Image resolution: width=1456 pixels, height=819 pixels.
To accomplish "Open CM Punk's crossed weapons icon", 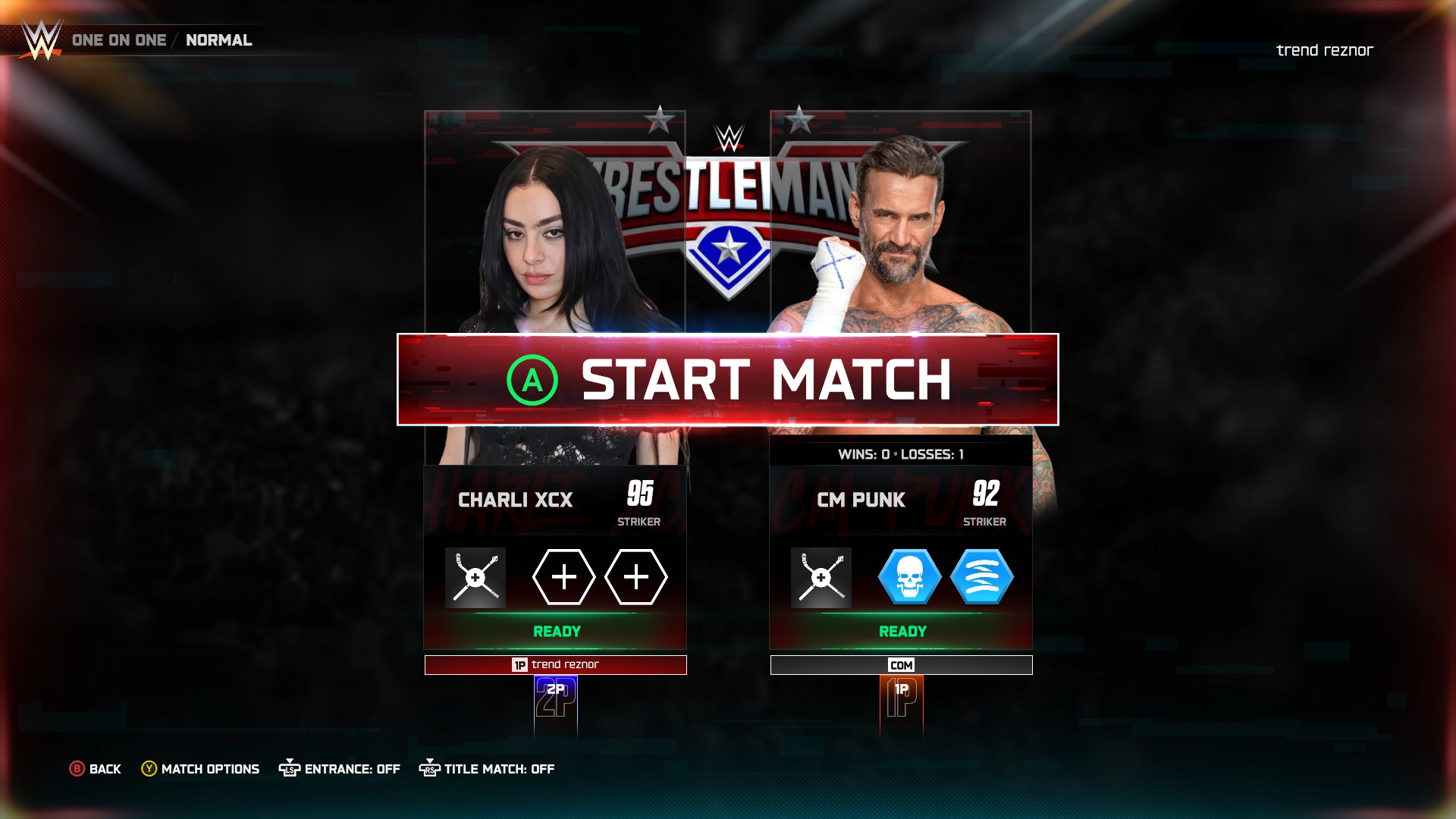I will coord(821,578).
